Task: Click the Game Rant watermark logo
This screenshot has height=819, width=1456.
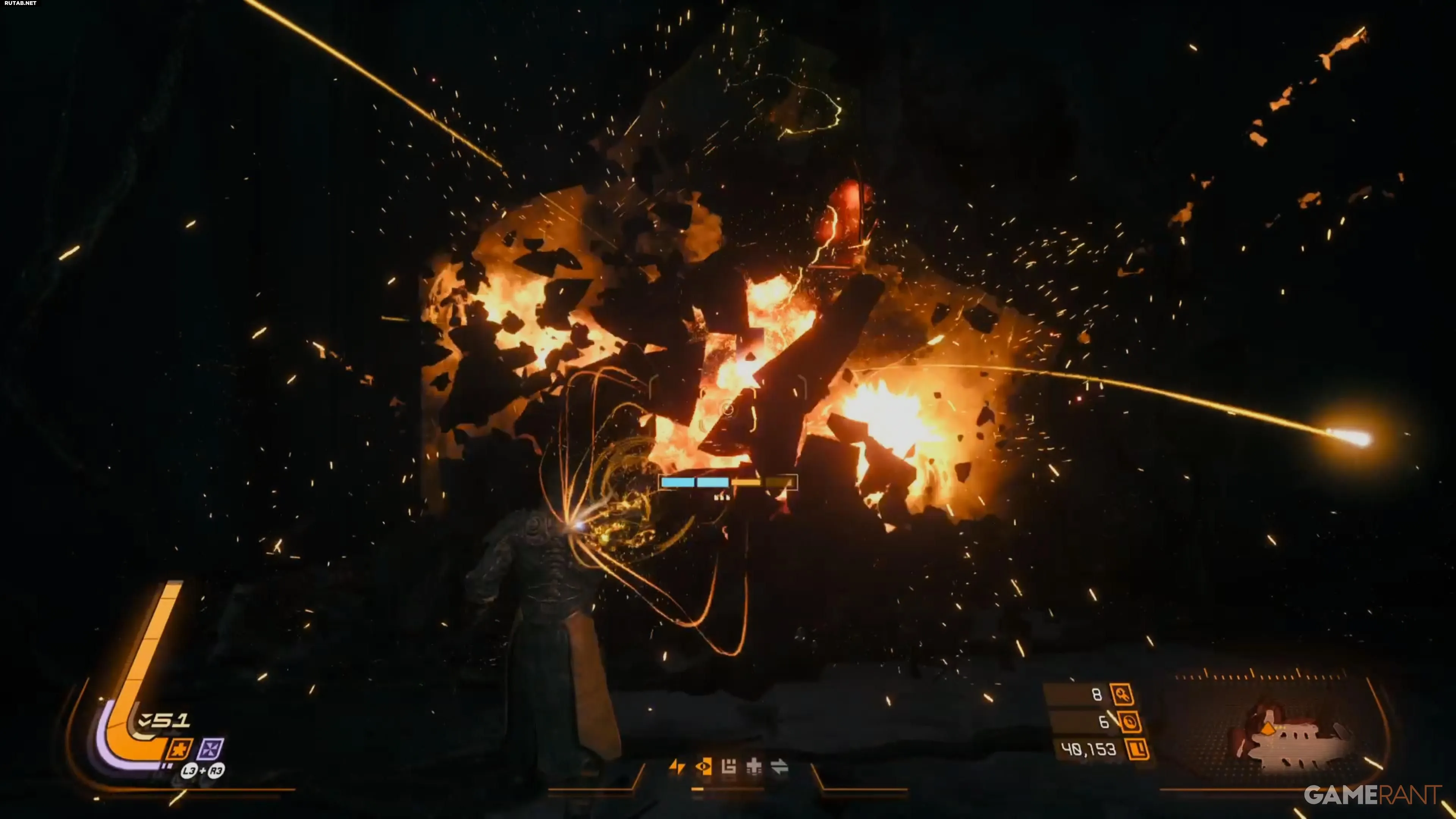Action: point(1372,795)
